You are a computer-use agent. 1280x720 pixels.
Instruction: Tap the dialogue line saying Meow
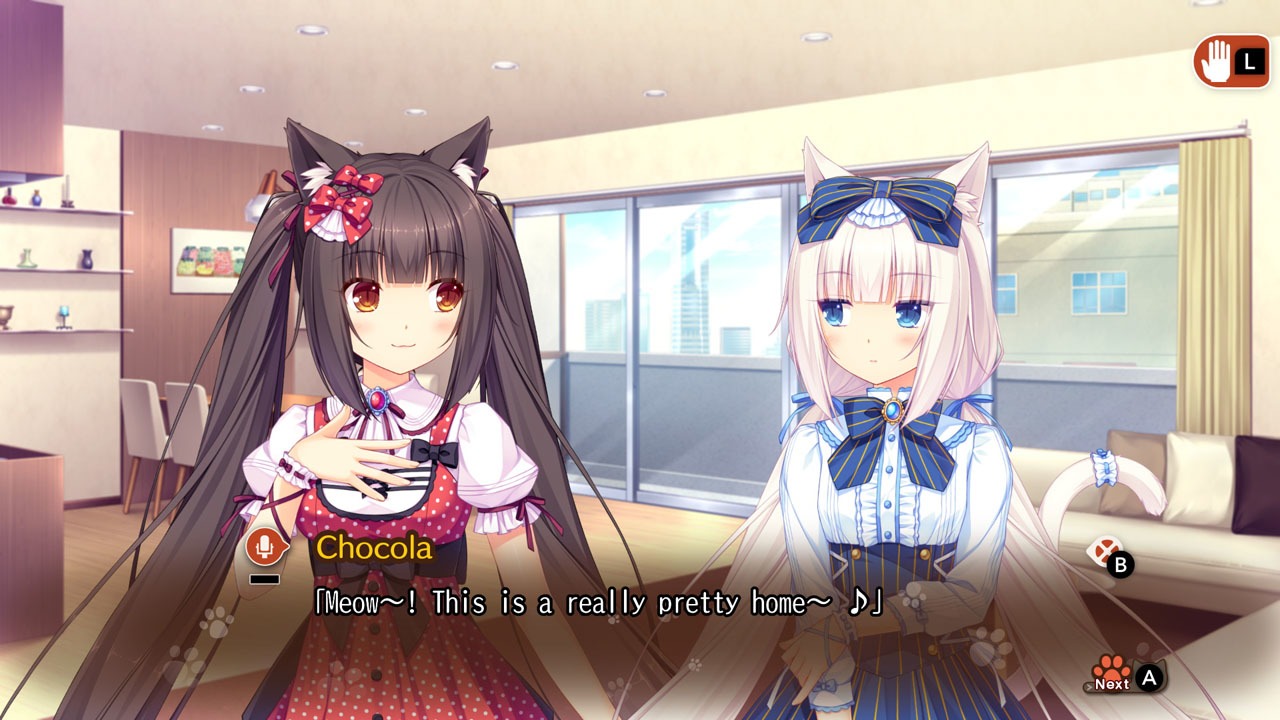[600, 601]
